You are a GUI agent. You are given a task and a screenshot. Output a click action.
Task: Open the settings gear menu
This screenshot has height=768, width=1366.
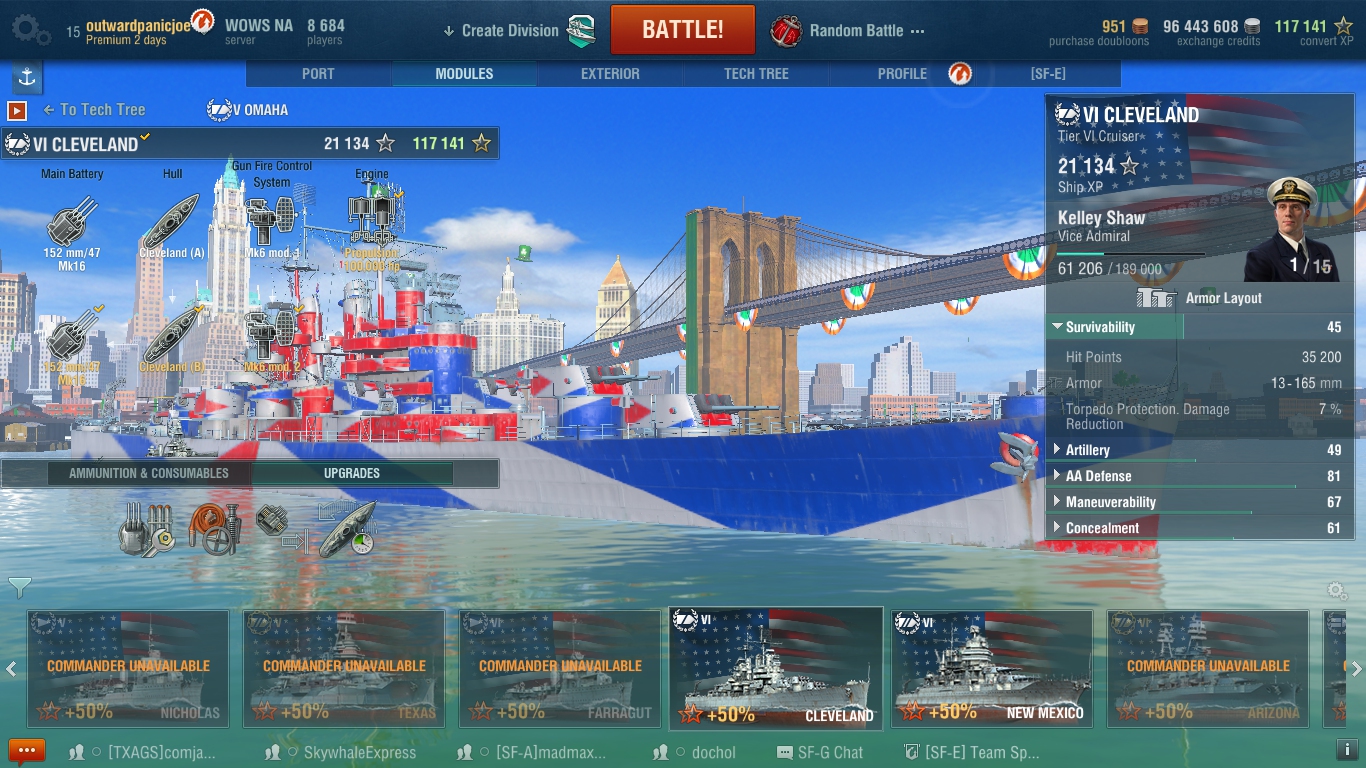pyautogui.click(x=30, y=30)
